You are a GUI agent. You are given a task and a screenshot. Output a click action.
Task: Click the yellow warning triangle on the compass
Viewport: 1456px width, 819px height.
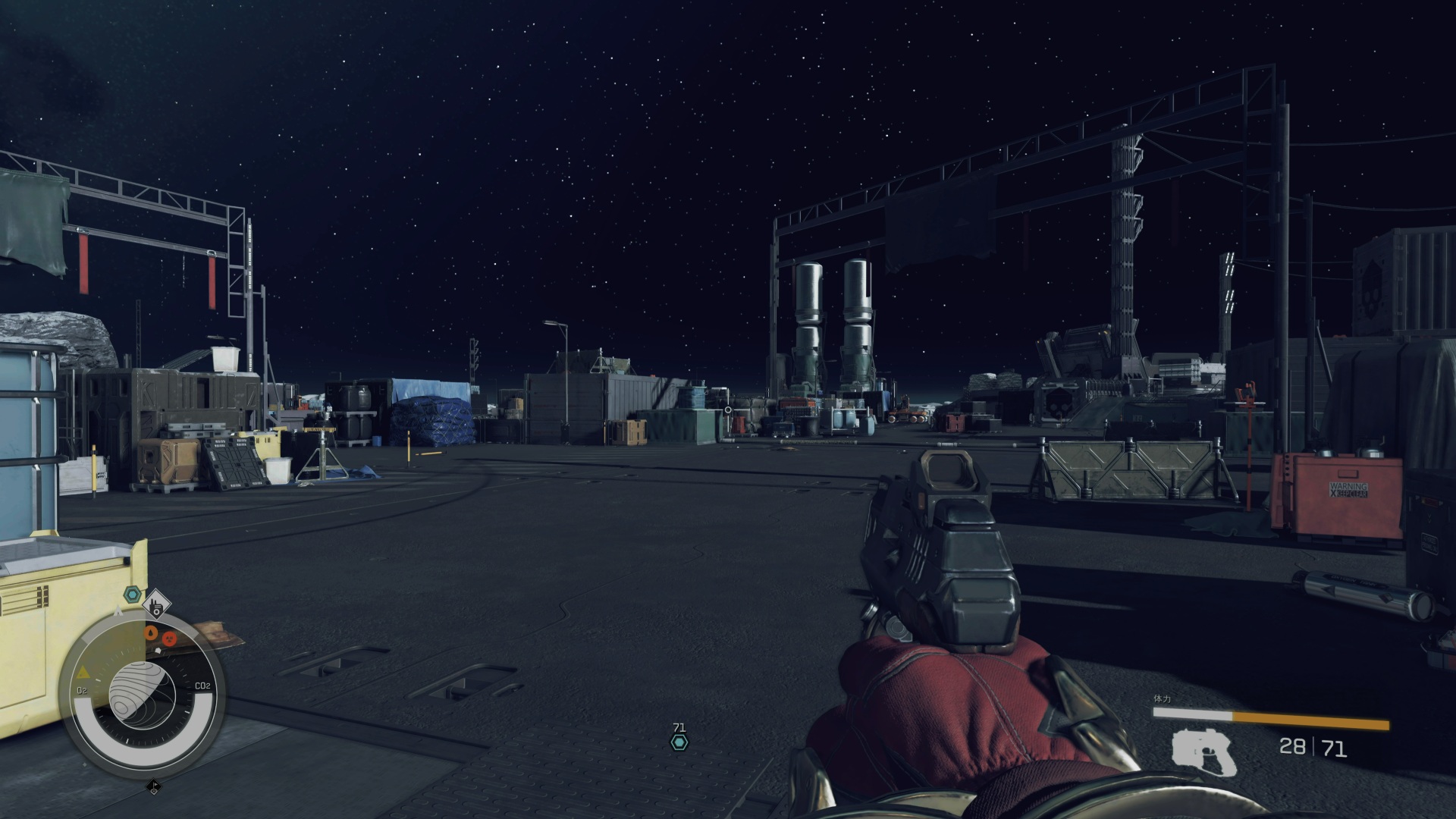(x=84, y=673)
